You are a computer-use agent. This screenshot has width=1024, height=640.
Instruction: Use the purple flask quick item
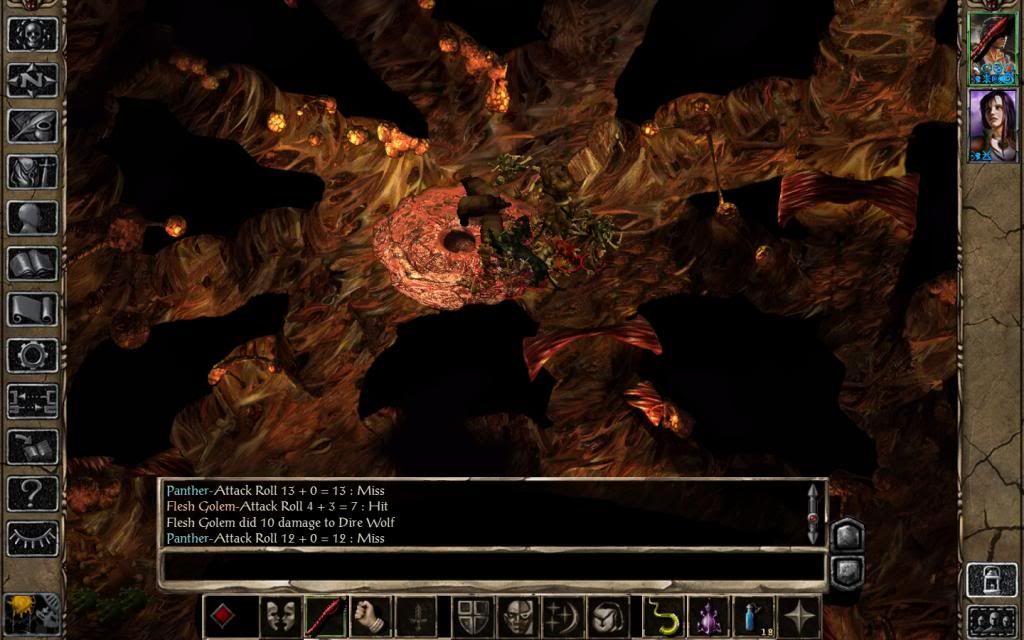click(709, 615)
